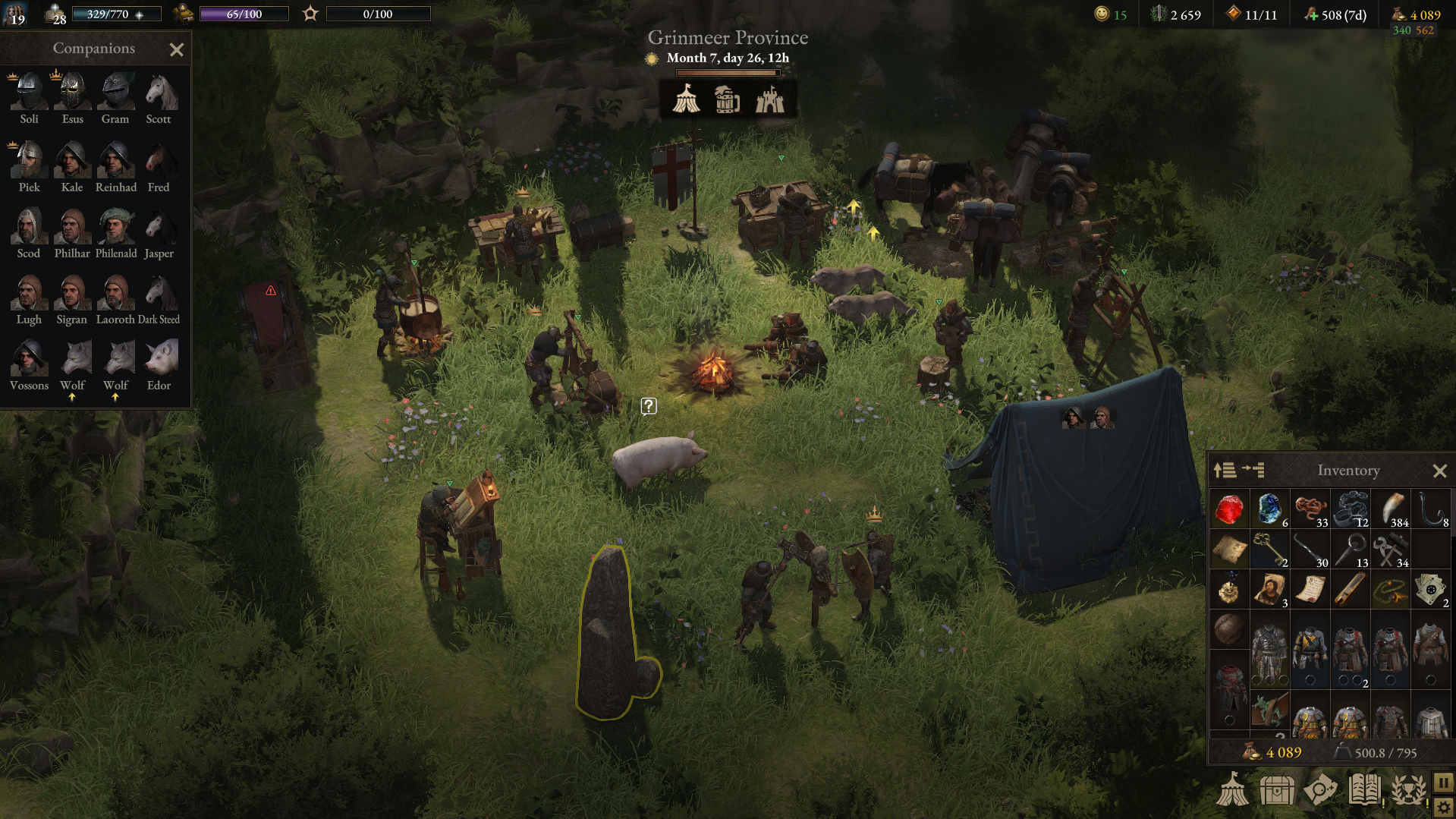Select Philenald in the companions list

116,227
